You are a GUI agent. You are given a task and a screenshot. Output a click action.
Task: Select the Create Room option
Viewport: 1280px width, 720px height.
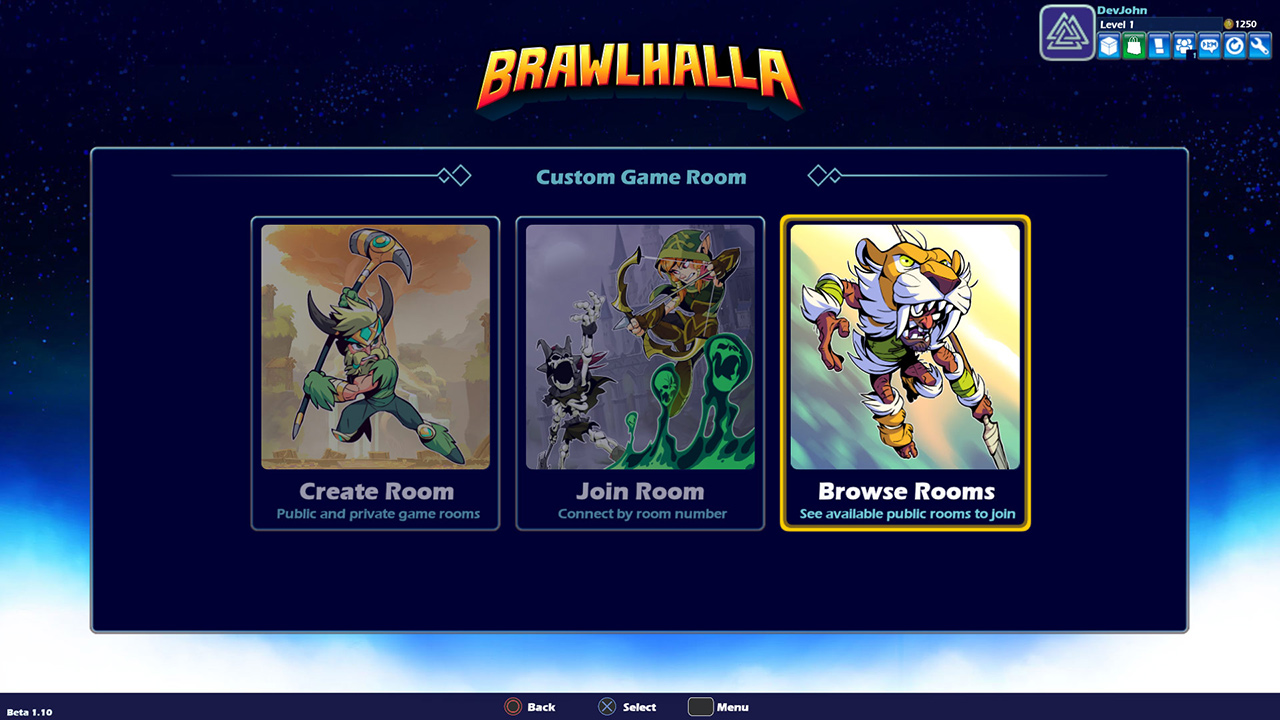click(375, 374)
